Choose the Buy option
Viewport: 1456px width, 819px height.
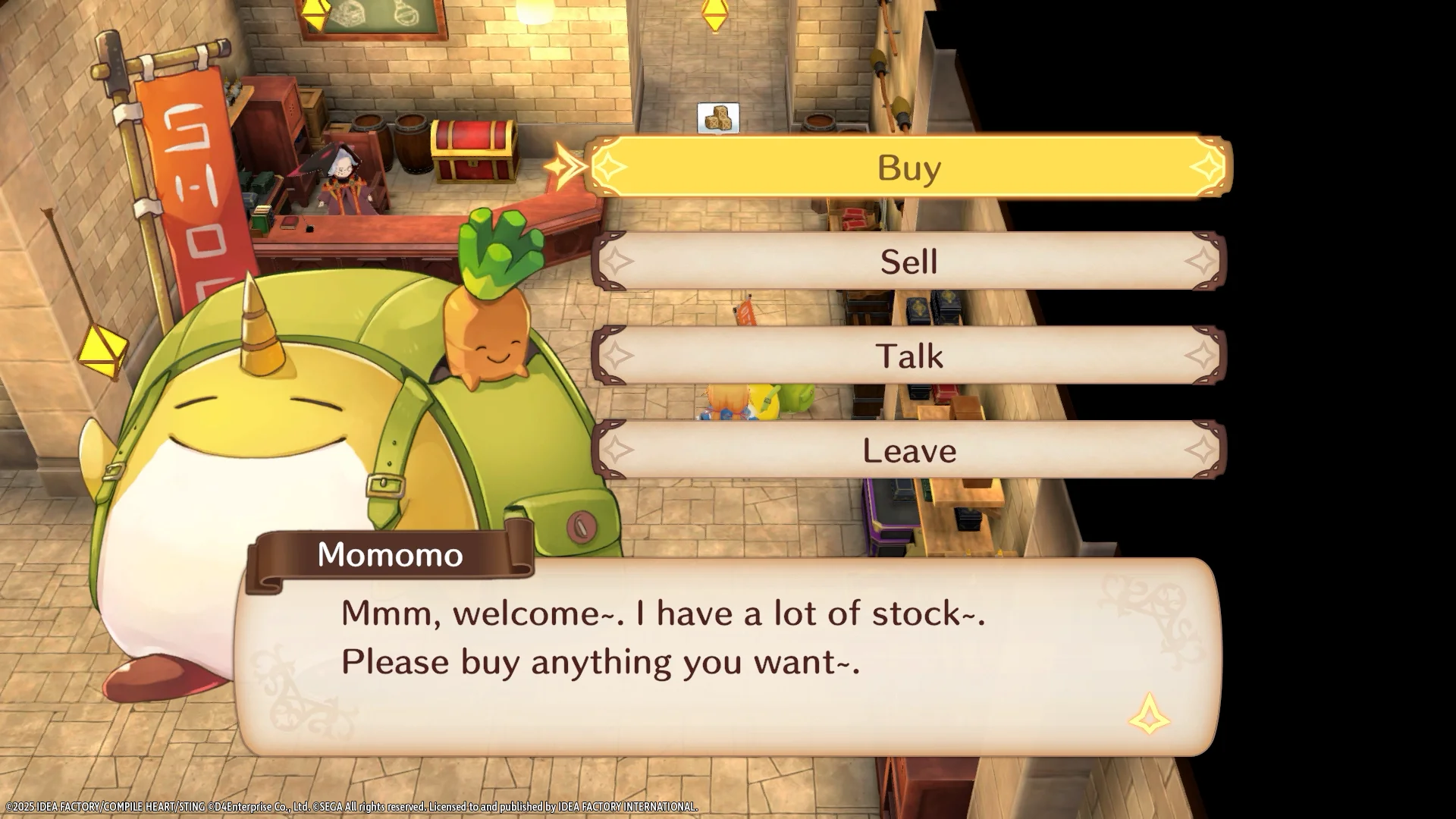[908, 168]
